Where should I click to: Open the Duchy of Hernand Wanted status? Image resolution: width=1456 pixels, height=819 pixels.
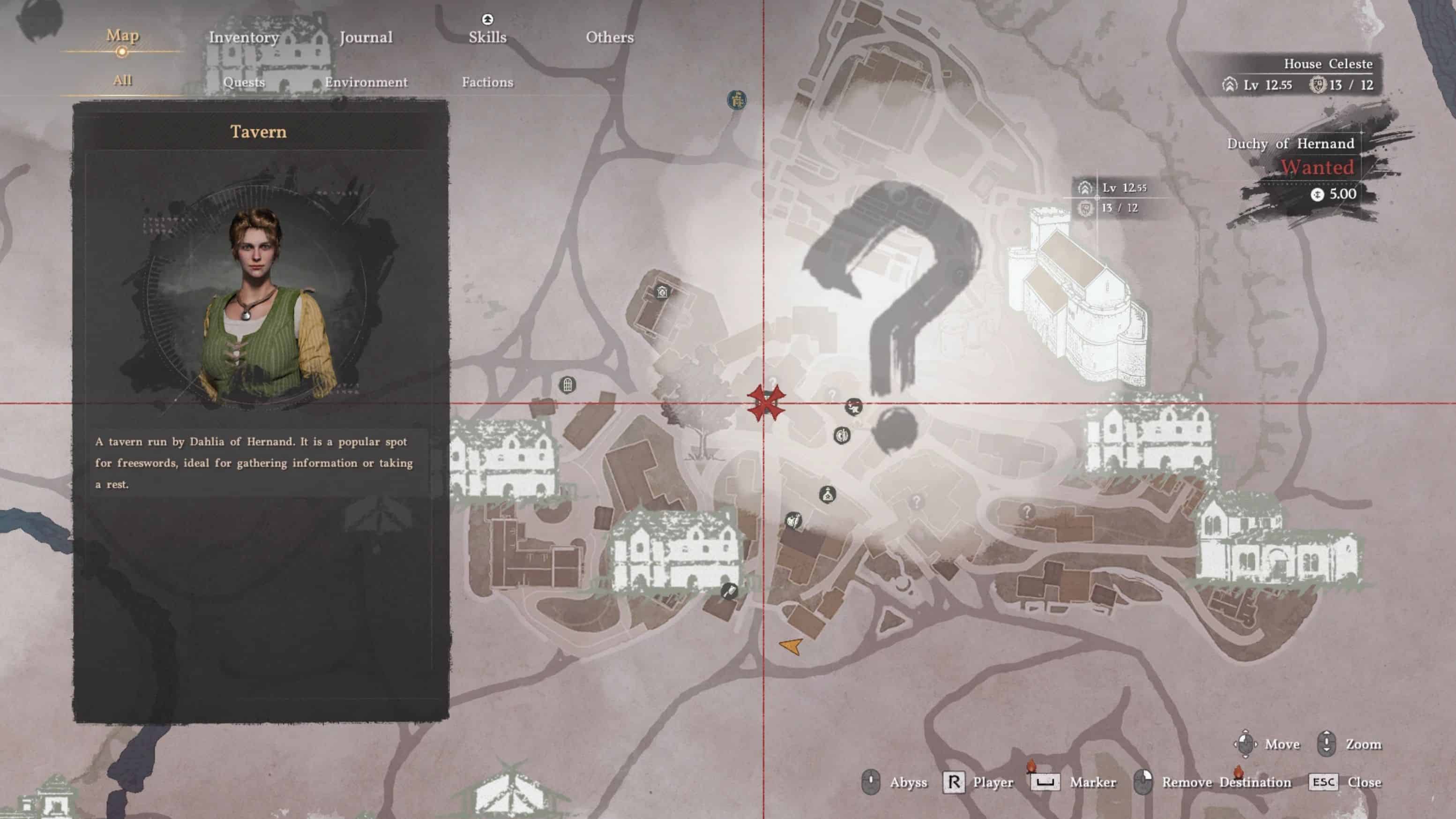pos(1317,167)
